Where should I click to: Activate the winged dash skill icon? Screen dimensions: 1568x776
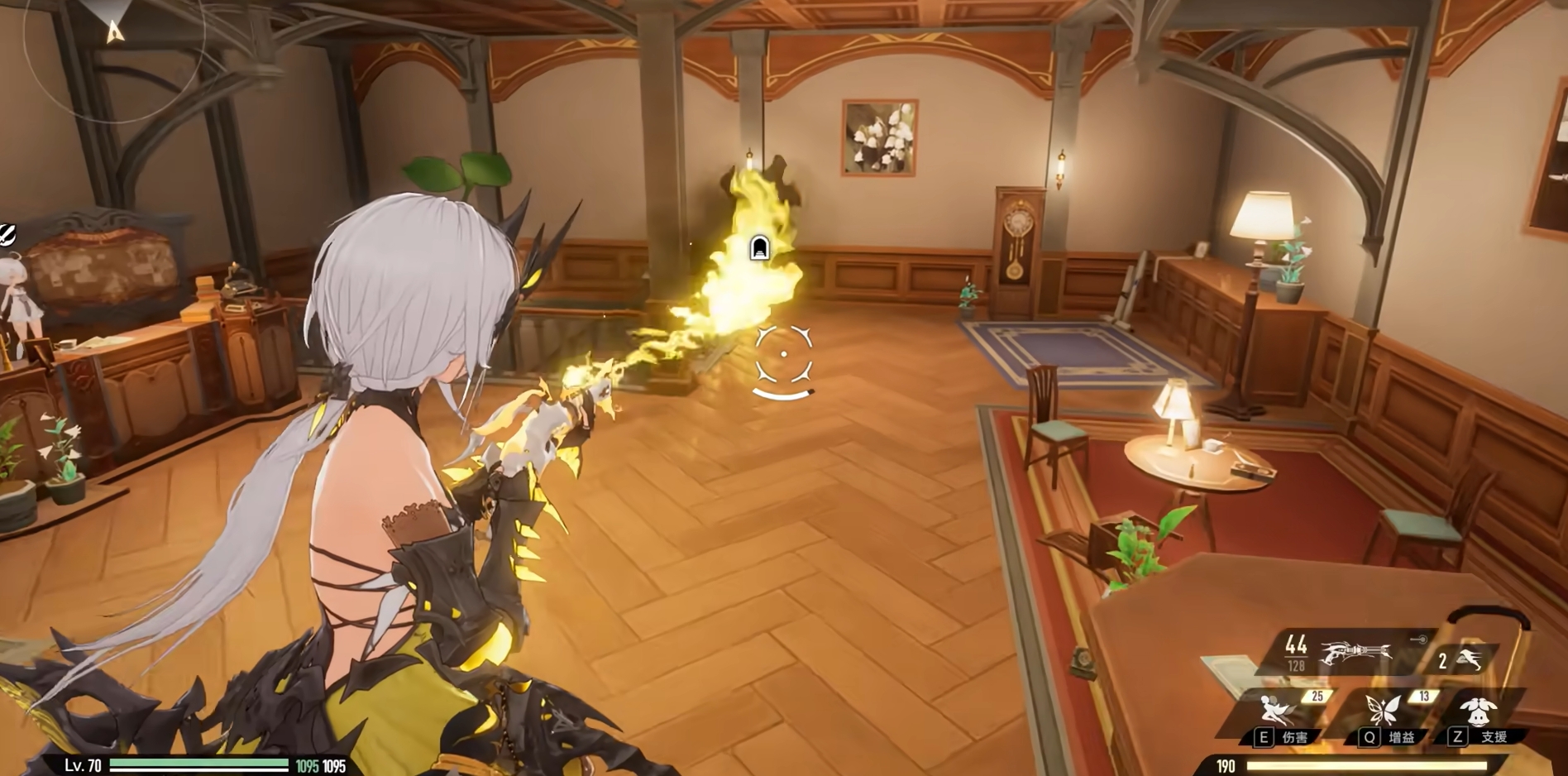[1470, 659]
